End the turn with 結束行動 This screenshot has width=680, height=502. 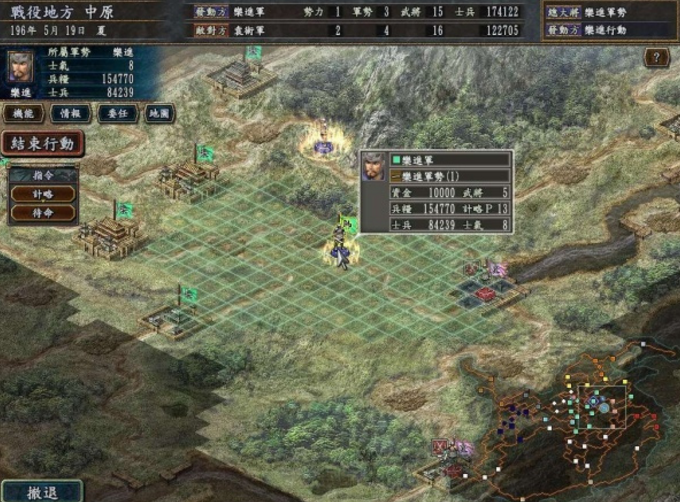42,143
